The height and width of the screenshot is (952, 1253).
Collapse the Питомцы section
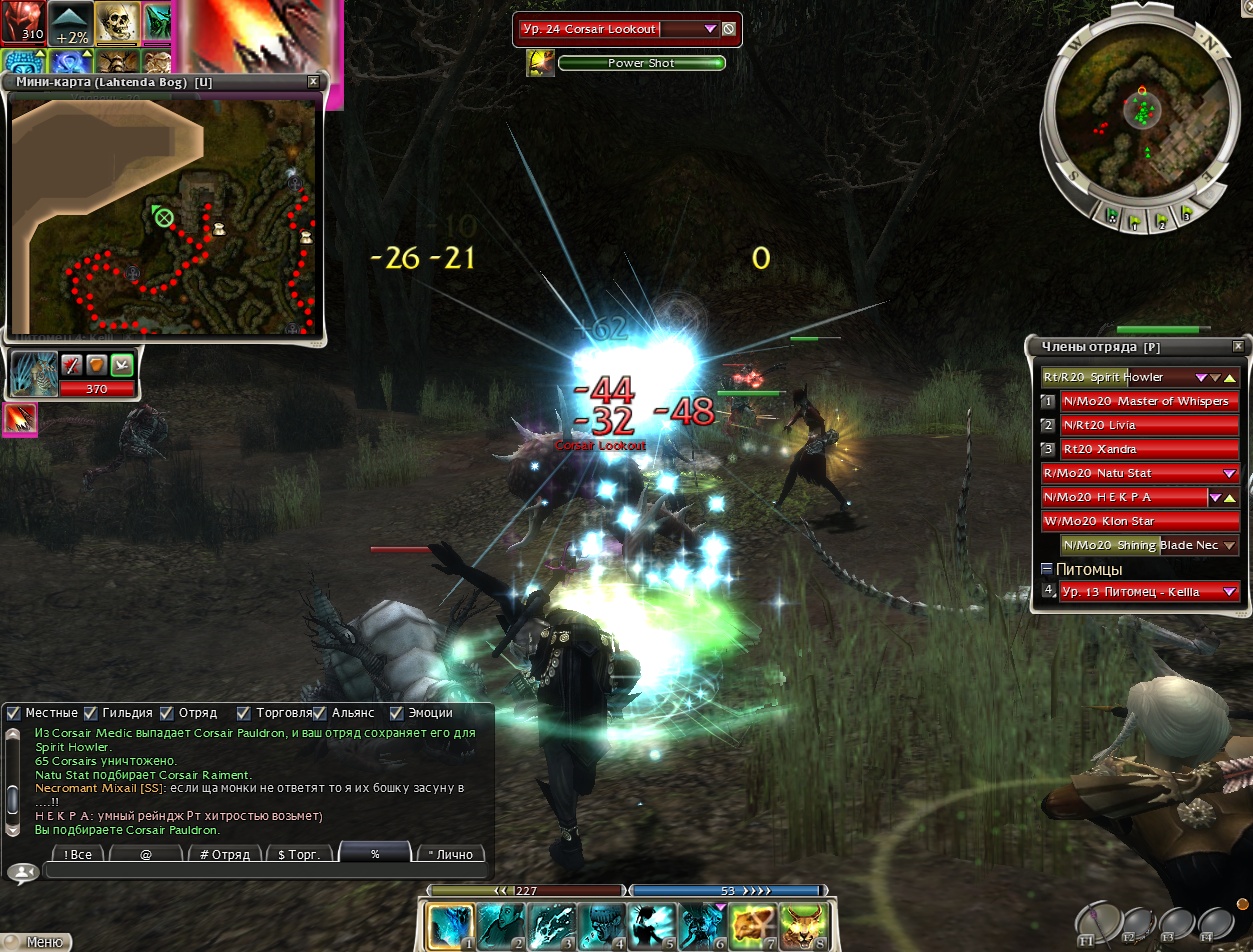click(x=1047, y=569)
